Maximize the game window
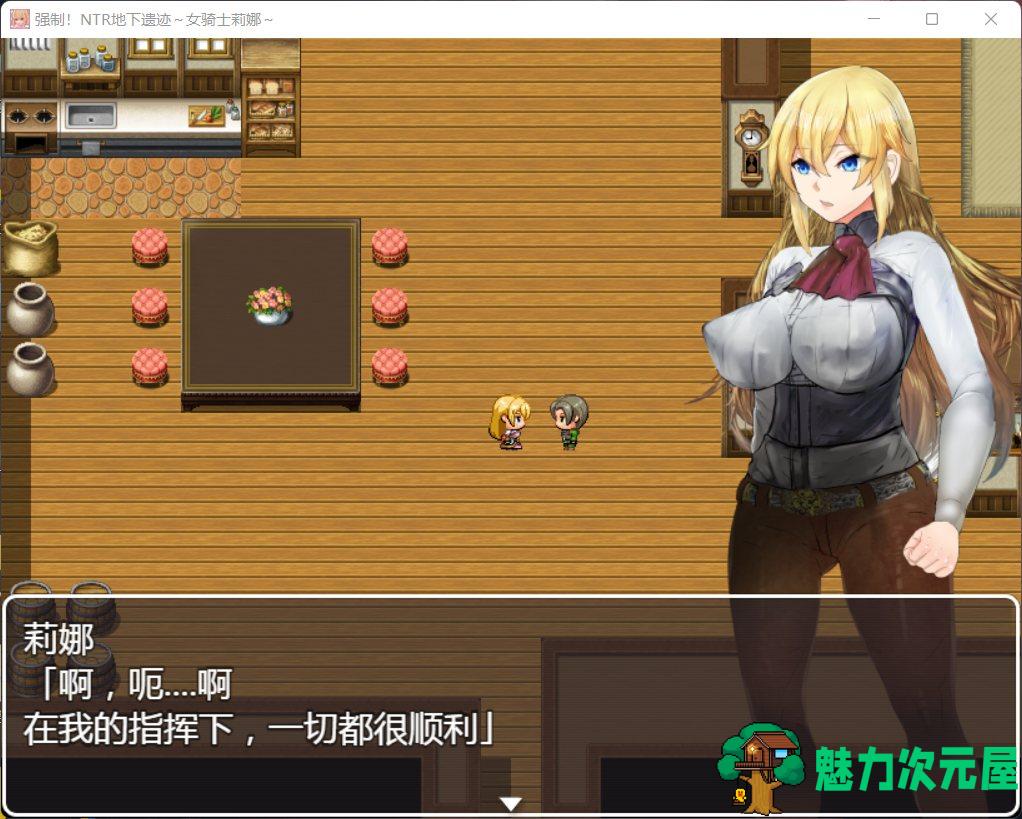 932,19
